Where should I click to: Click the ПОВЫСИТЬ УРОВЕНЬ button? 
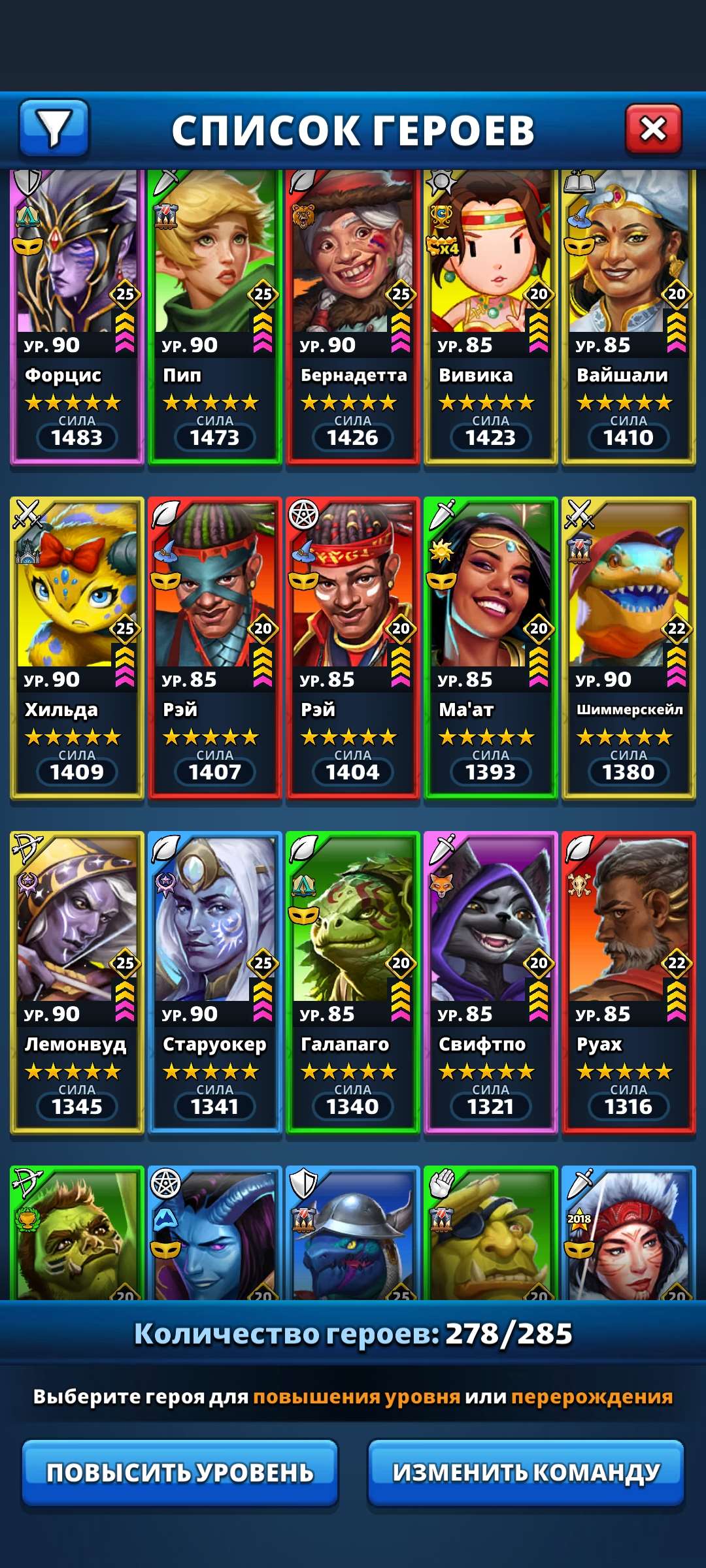[x=180, y=1472]
